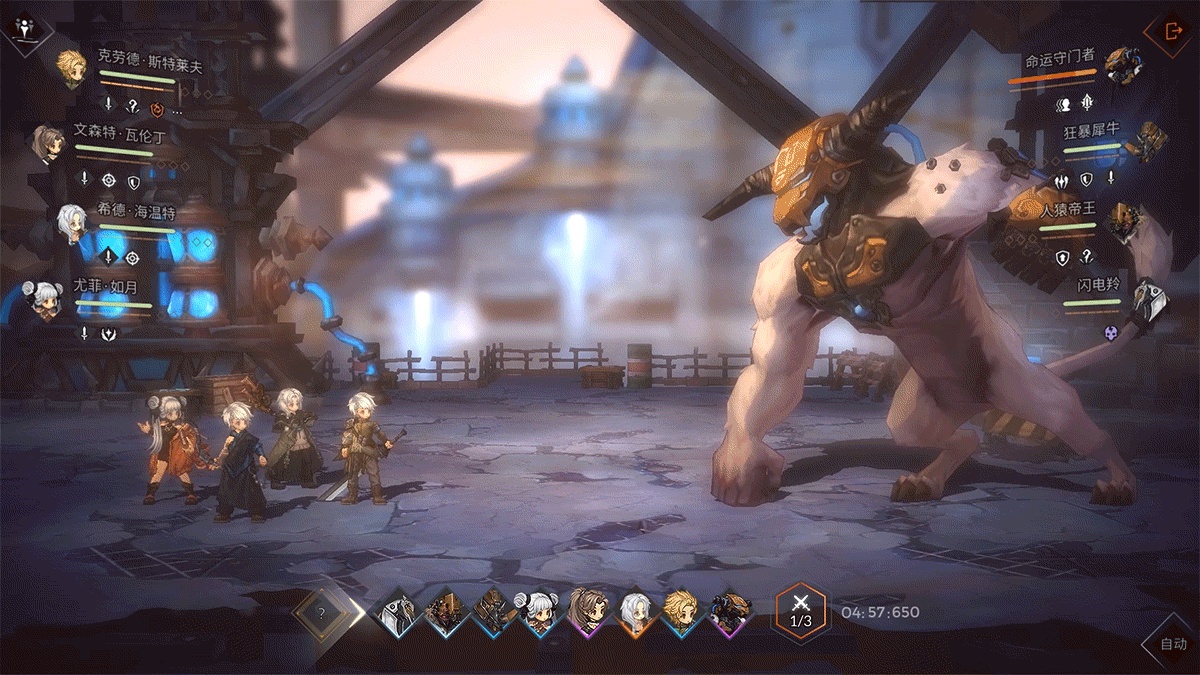Show more statuses via ellipsis under 克劳德·斯特莱夫

click(178, 109)
